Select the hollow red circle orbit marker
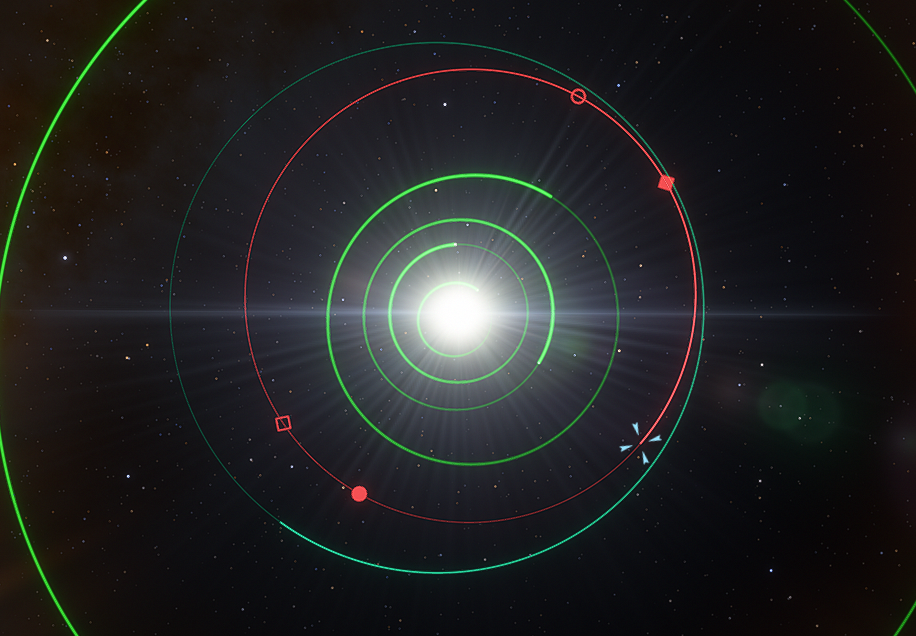The image size is (916, 636). point(578,96)
